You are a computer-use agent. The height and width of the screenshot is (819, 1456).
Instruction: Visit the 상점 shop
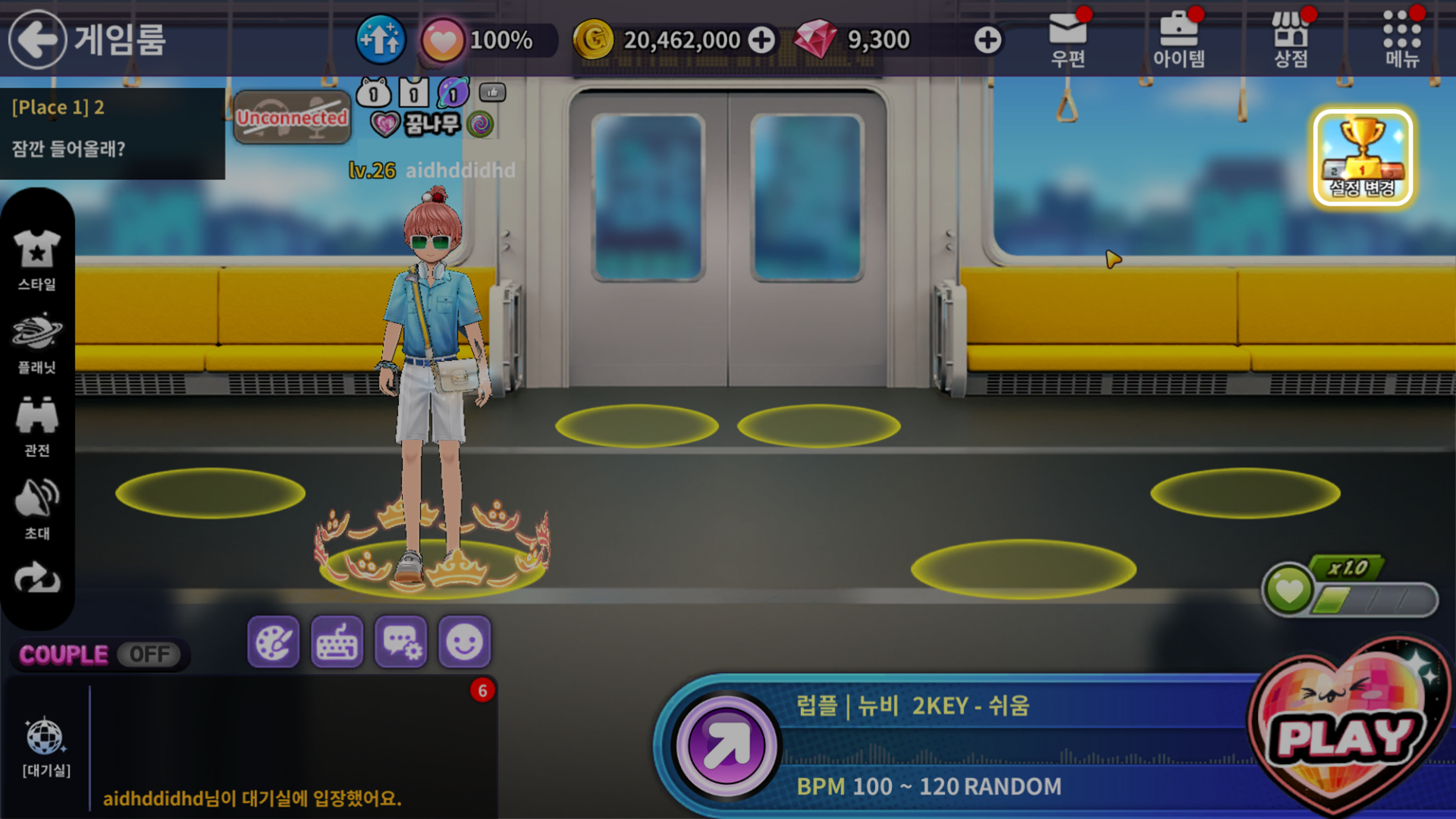click(x=1290, y=39)
